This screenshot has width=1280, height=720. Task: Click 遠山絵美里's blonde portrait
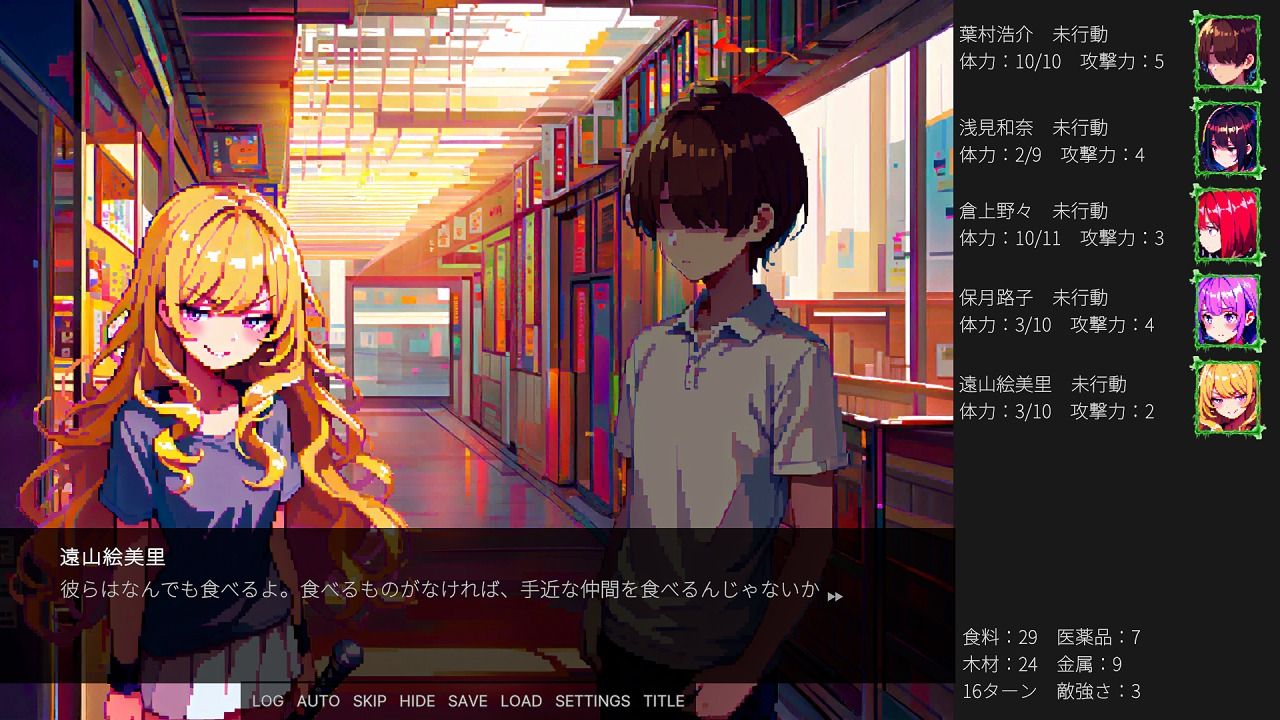1227,398
